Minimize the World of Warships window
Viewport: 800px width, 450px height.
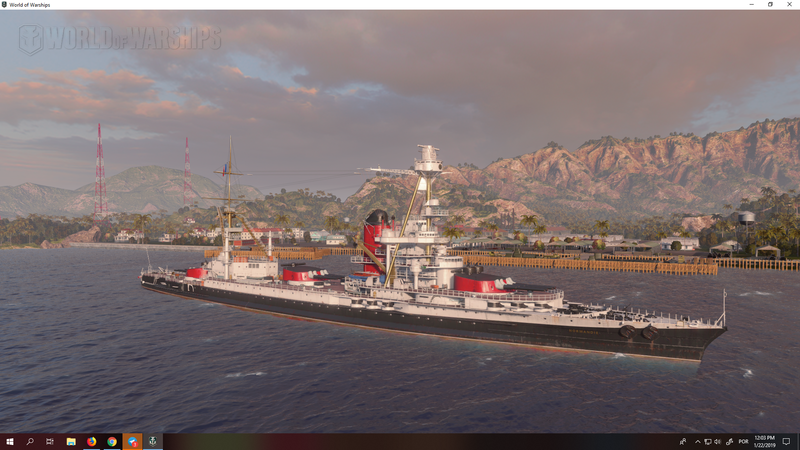[x=751, y=4]
